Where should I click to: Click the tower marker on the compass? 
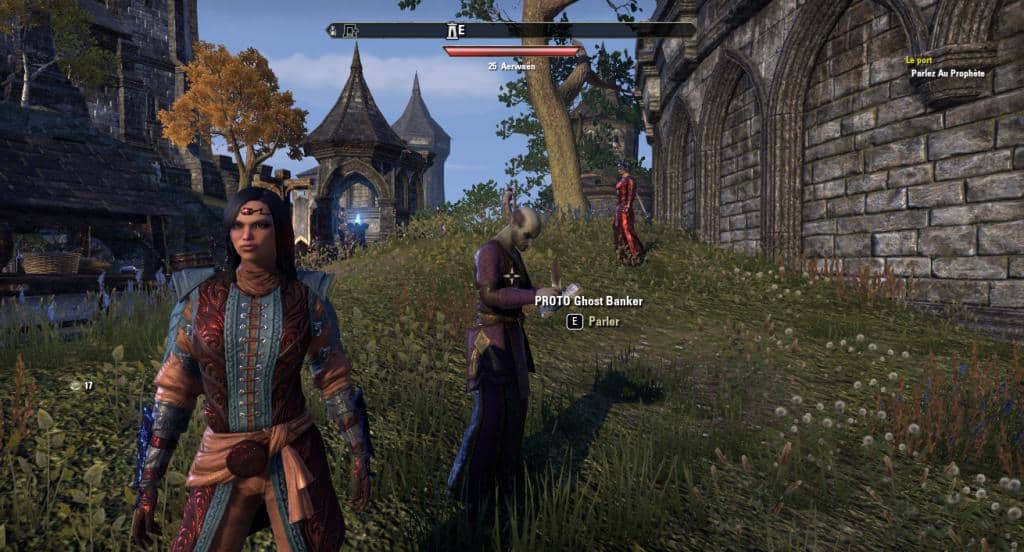click(452, 30)
